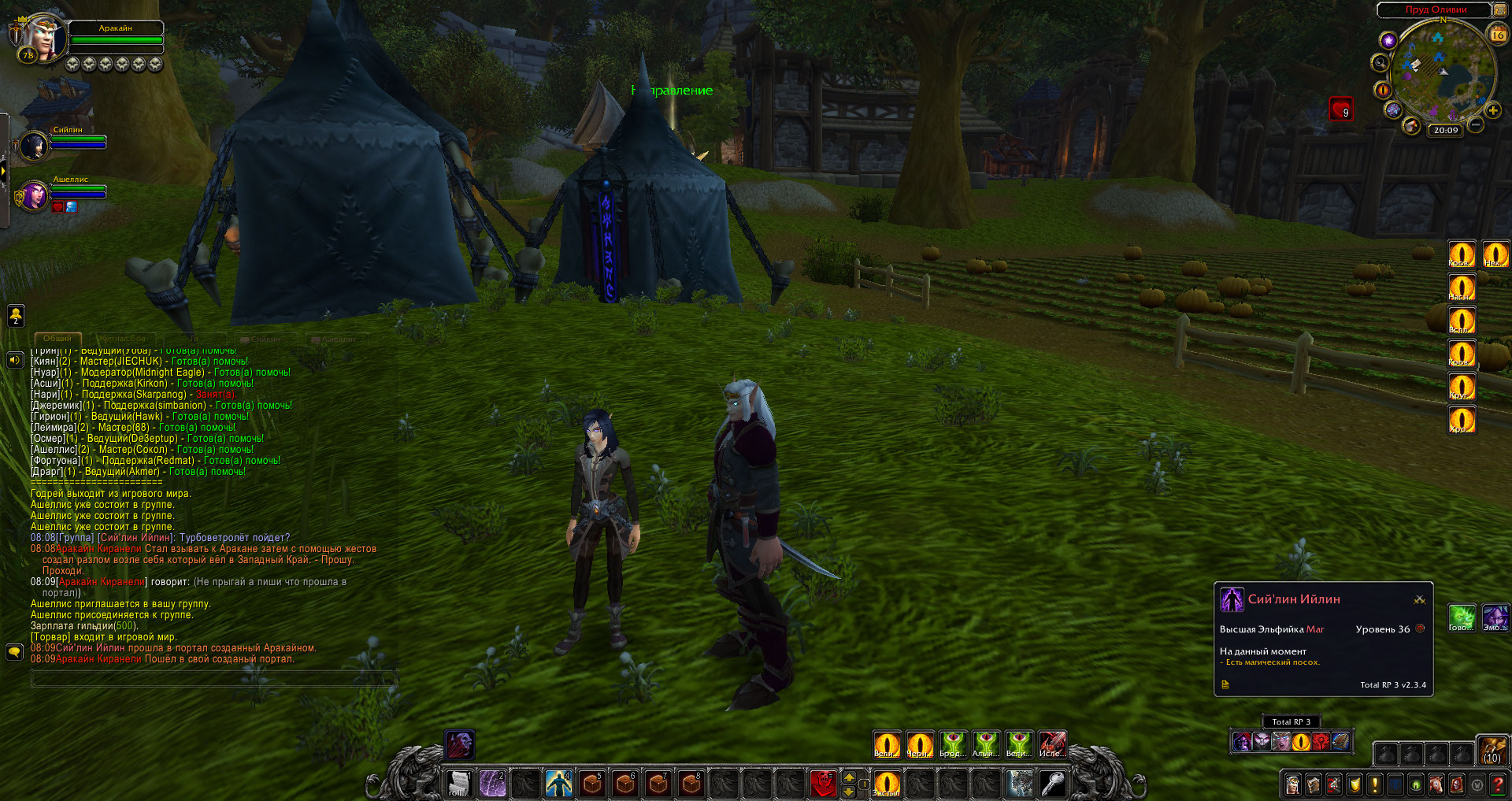Open the Total RP 3 Horde emblem button

click(1321, 742)
